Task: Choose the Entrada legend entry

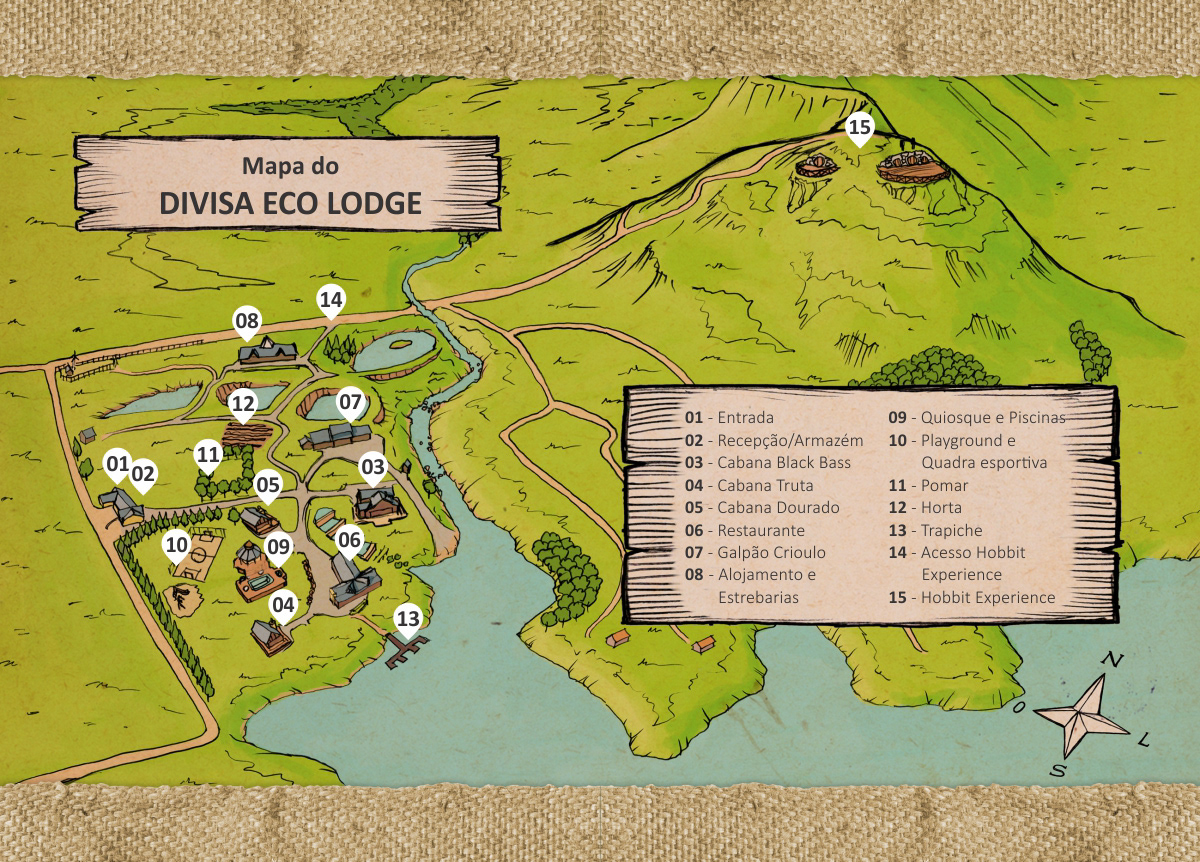Action: pos(729,418)
